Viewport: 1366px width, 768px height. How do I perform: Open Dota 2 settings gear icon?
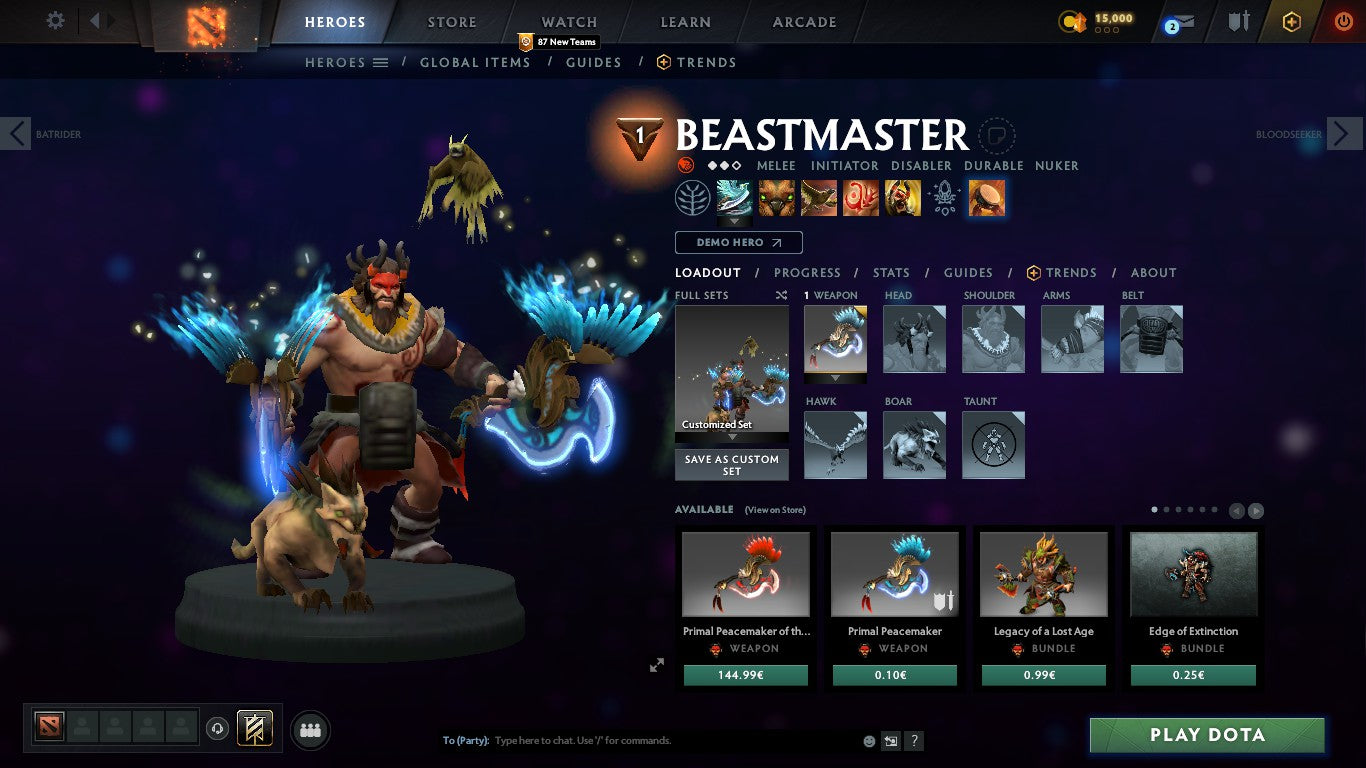coord(55,20)
